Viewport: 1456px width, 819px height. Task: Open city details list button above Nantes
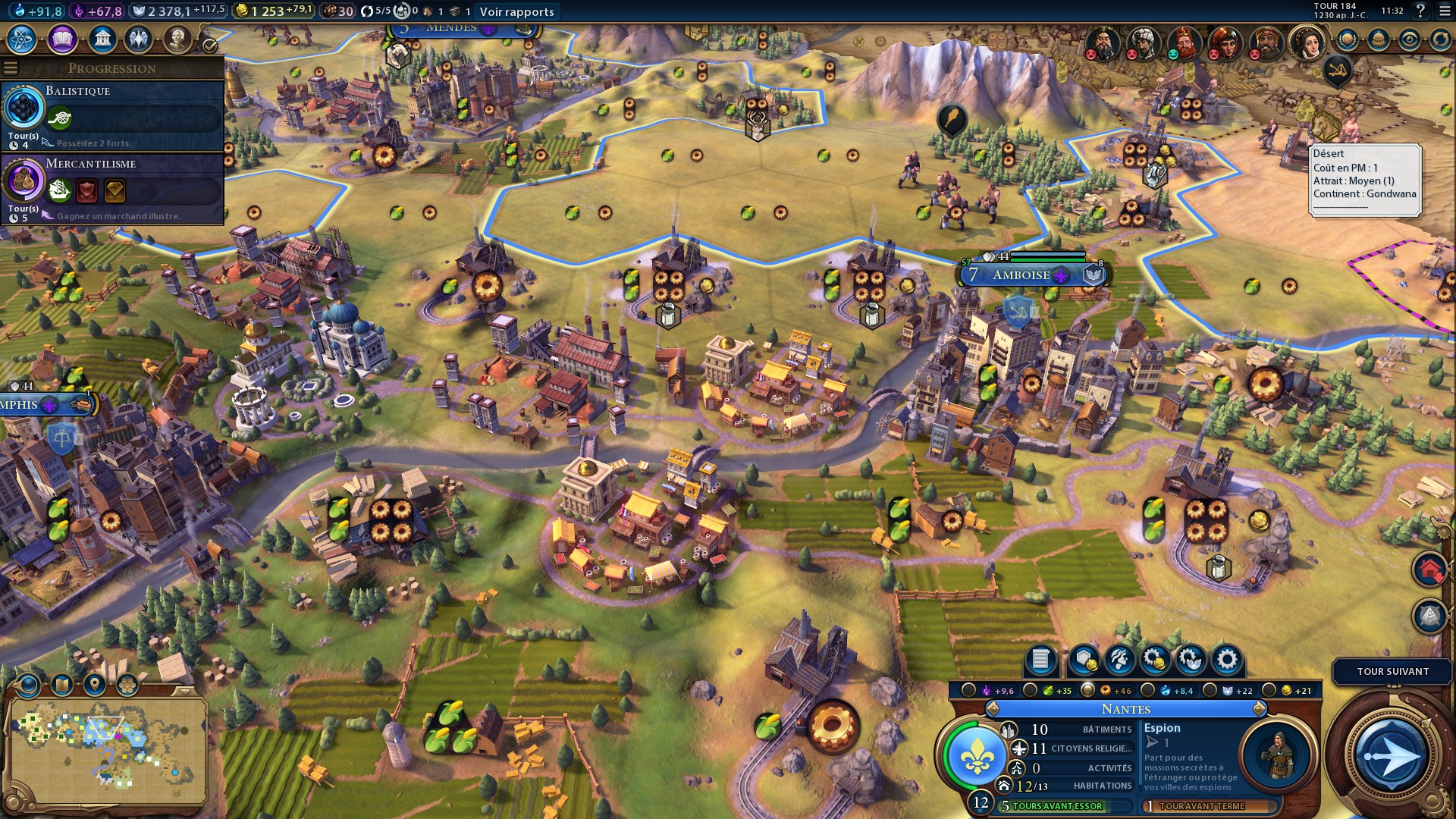(1040, 660)
